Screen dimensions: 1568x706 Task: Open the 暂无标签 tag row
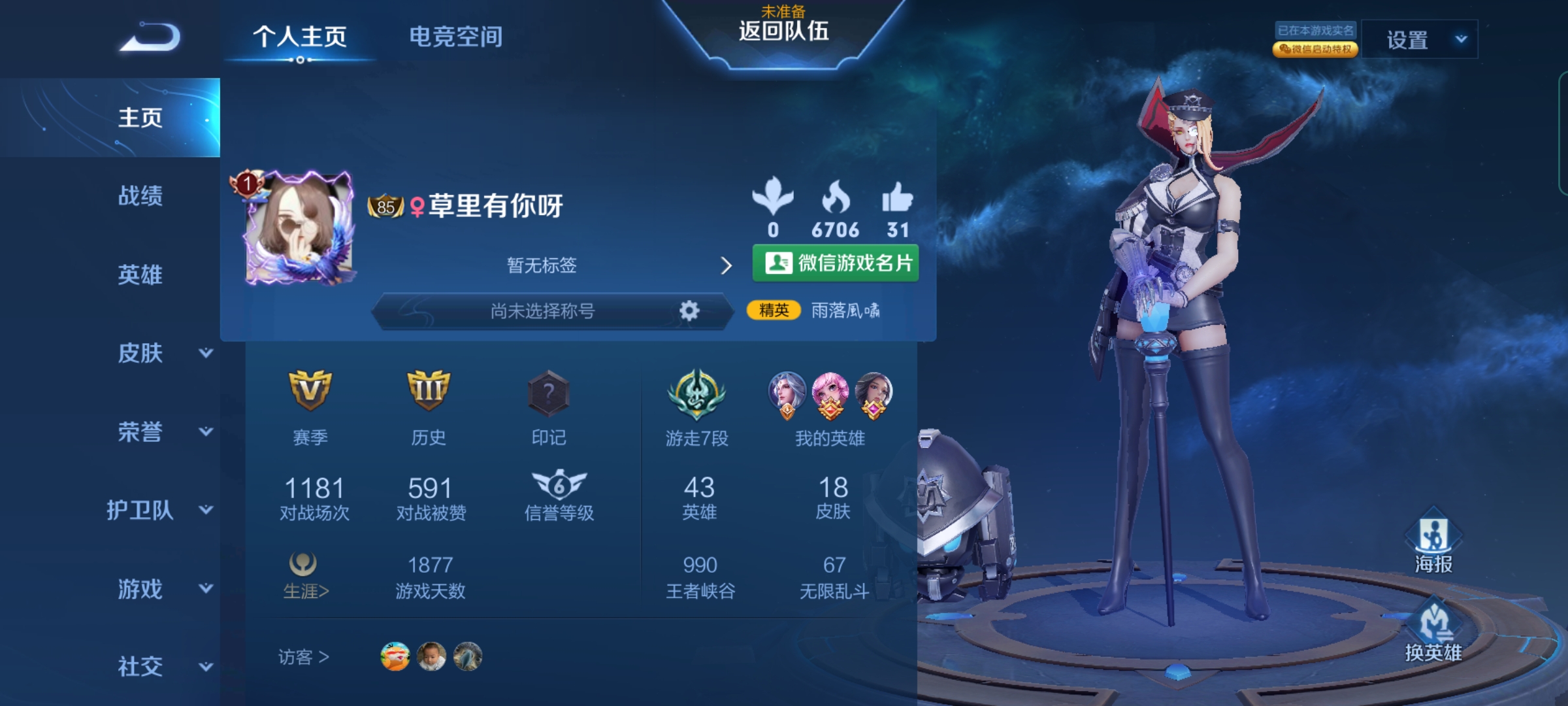point(617,265)
